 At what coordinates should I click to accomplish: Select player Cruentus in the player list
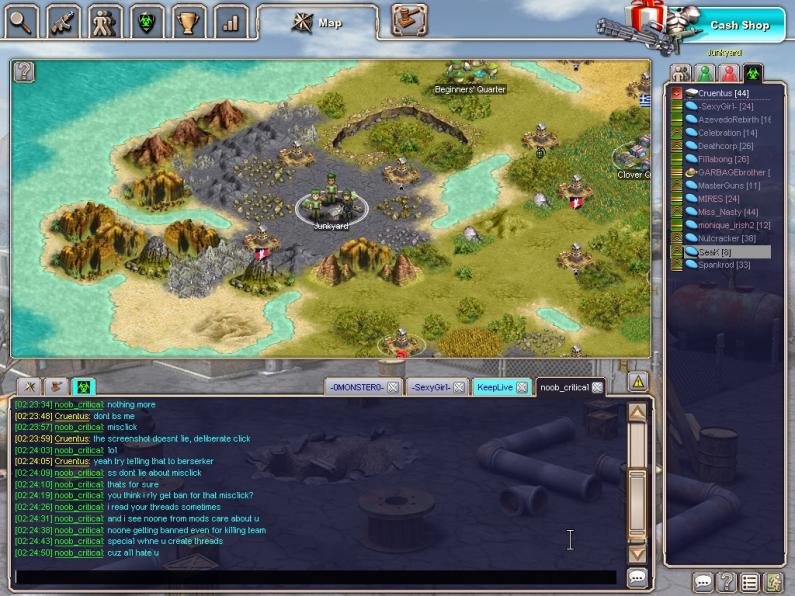(x=723, y=93)
